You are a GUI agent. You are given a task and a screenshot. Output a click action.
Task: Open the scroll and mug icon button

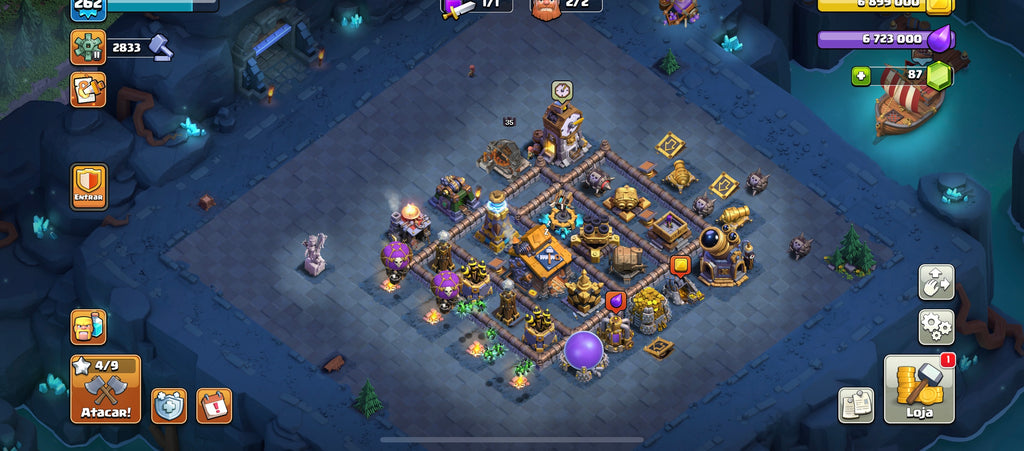[88, 90]
